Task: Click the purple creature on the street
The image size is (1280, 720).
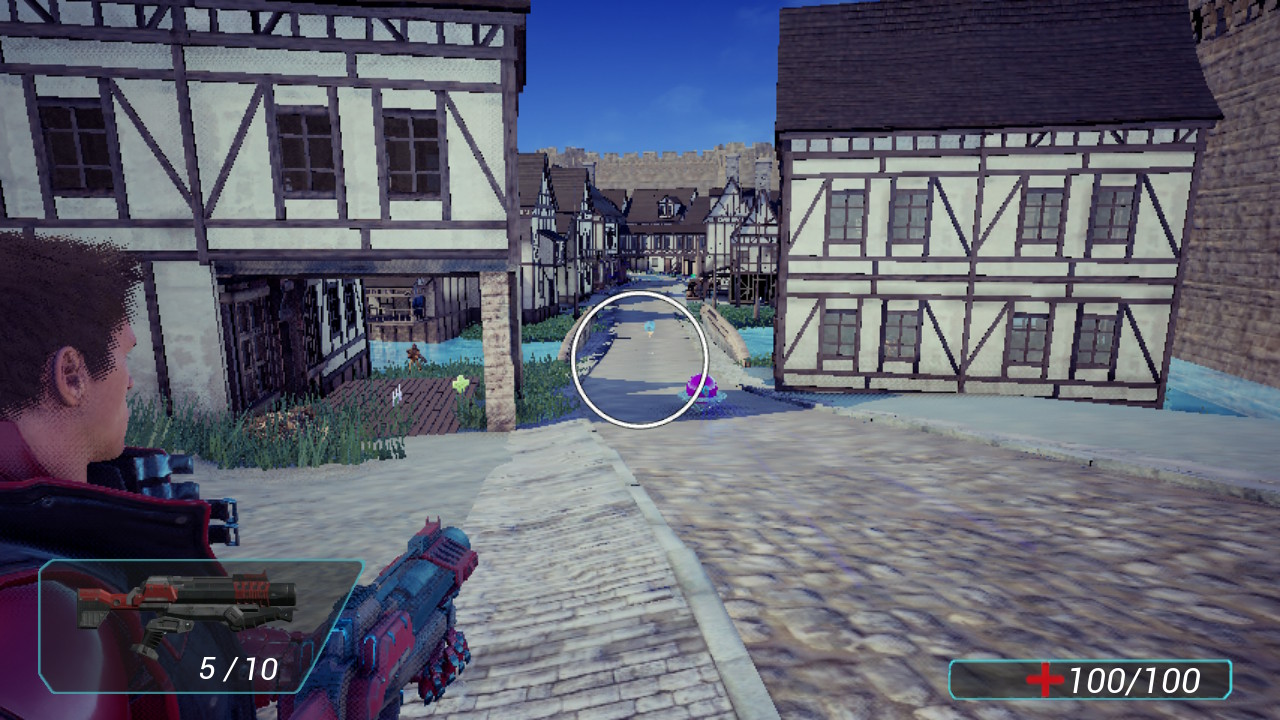Action: coord(702,388)
